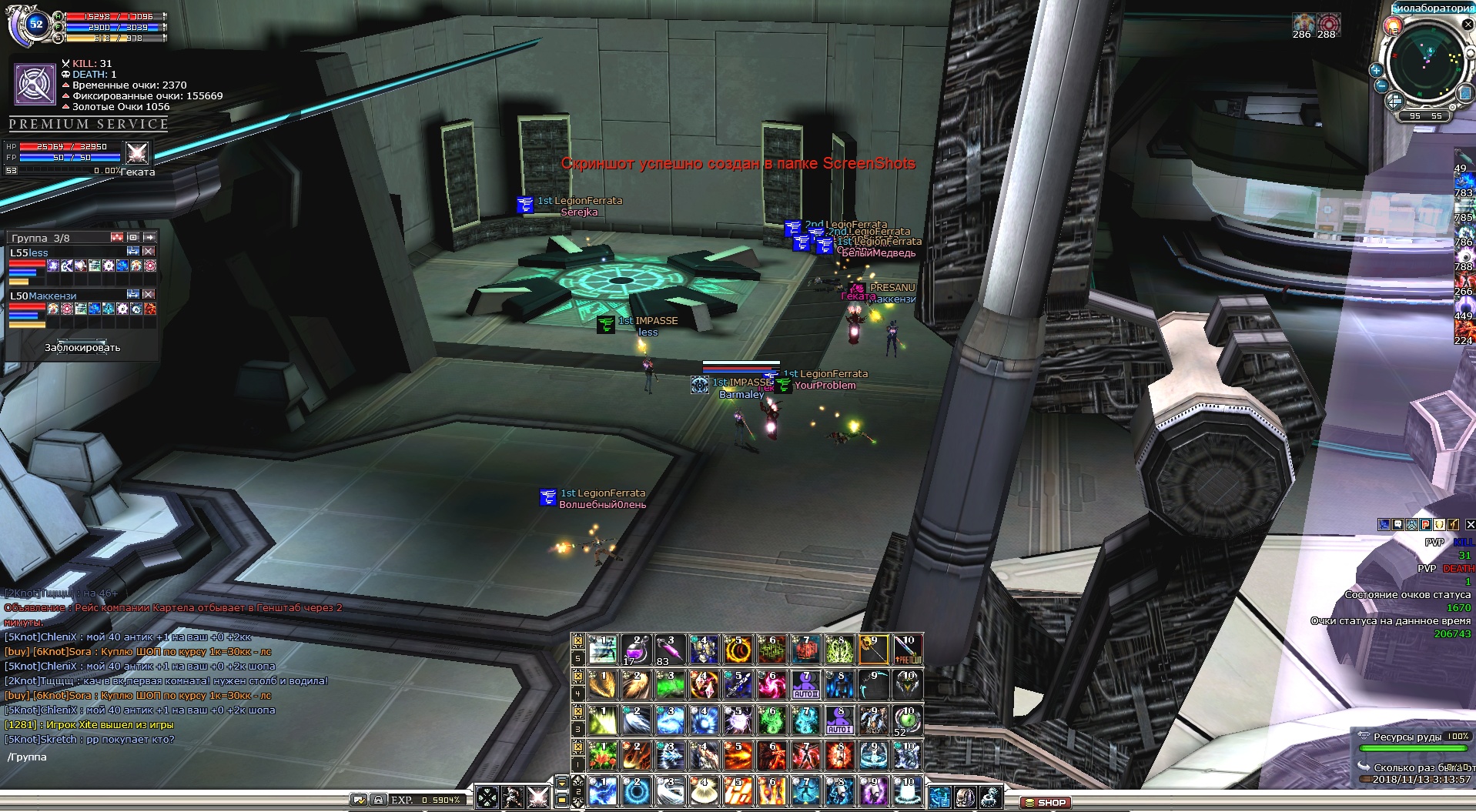Click the minimap display
The image size is (1476, 812).
pos(1428,62)
